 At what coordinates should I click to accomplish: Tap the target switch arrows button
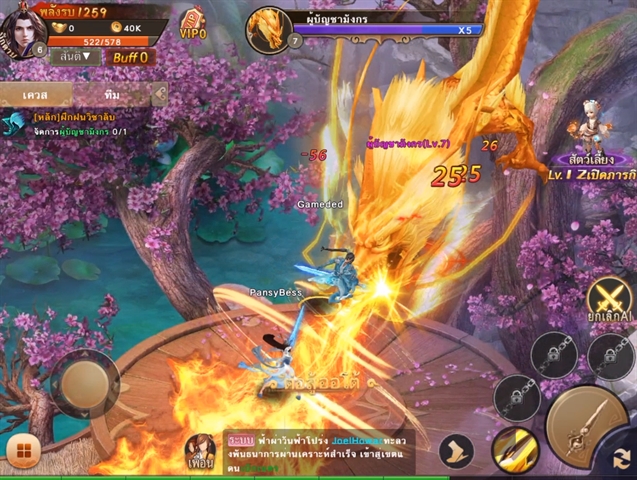[624, 461]
